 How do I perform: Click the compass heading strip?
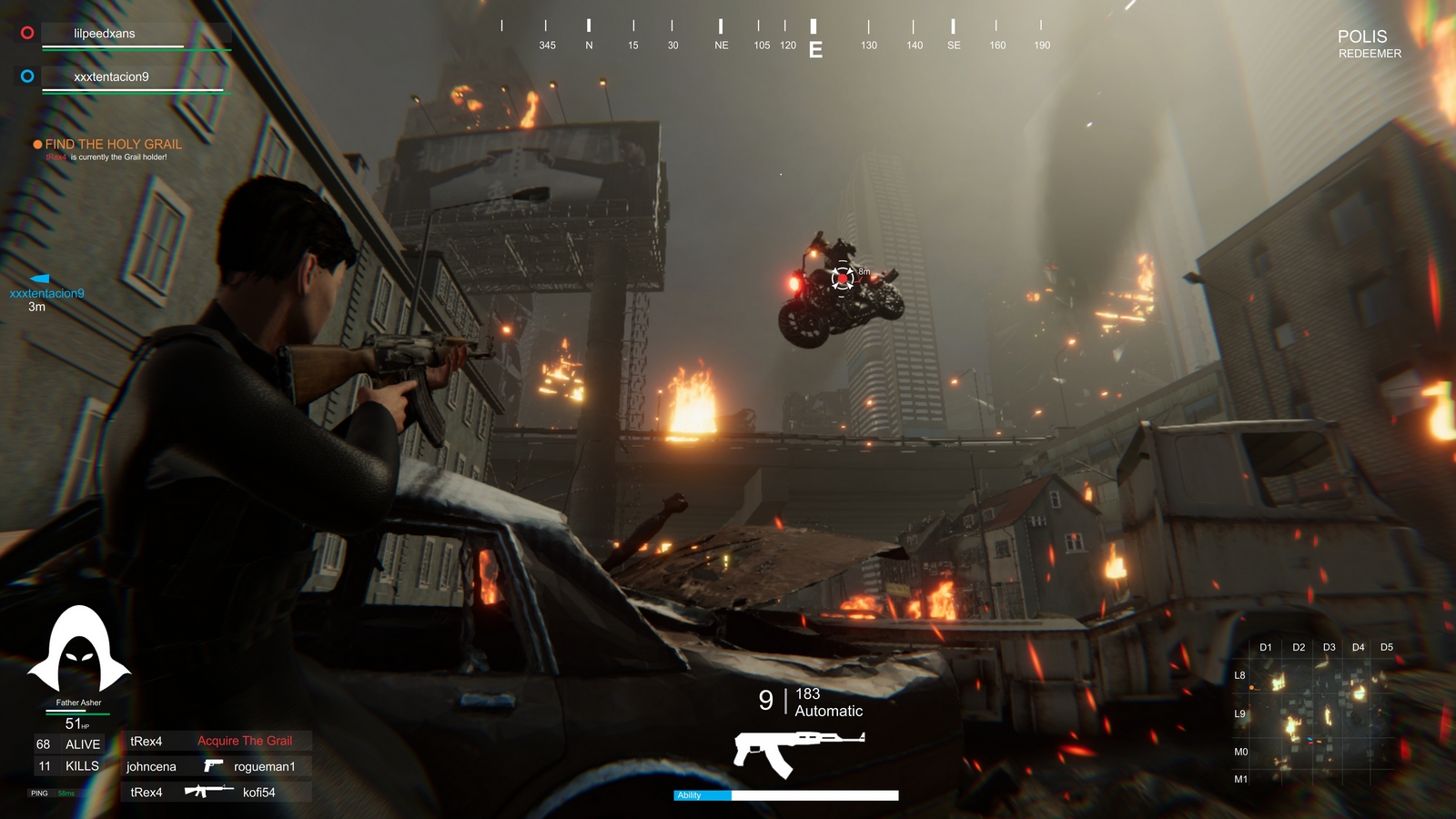(x=772, y=36)
